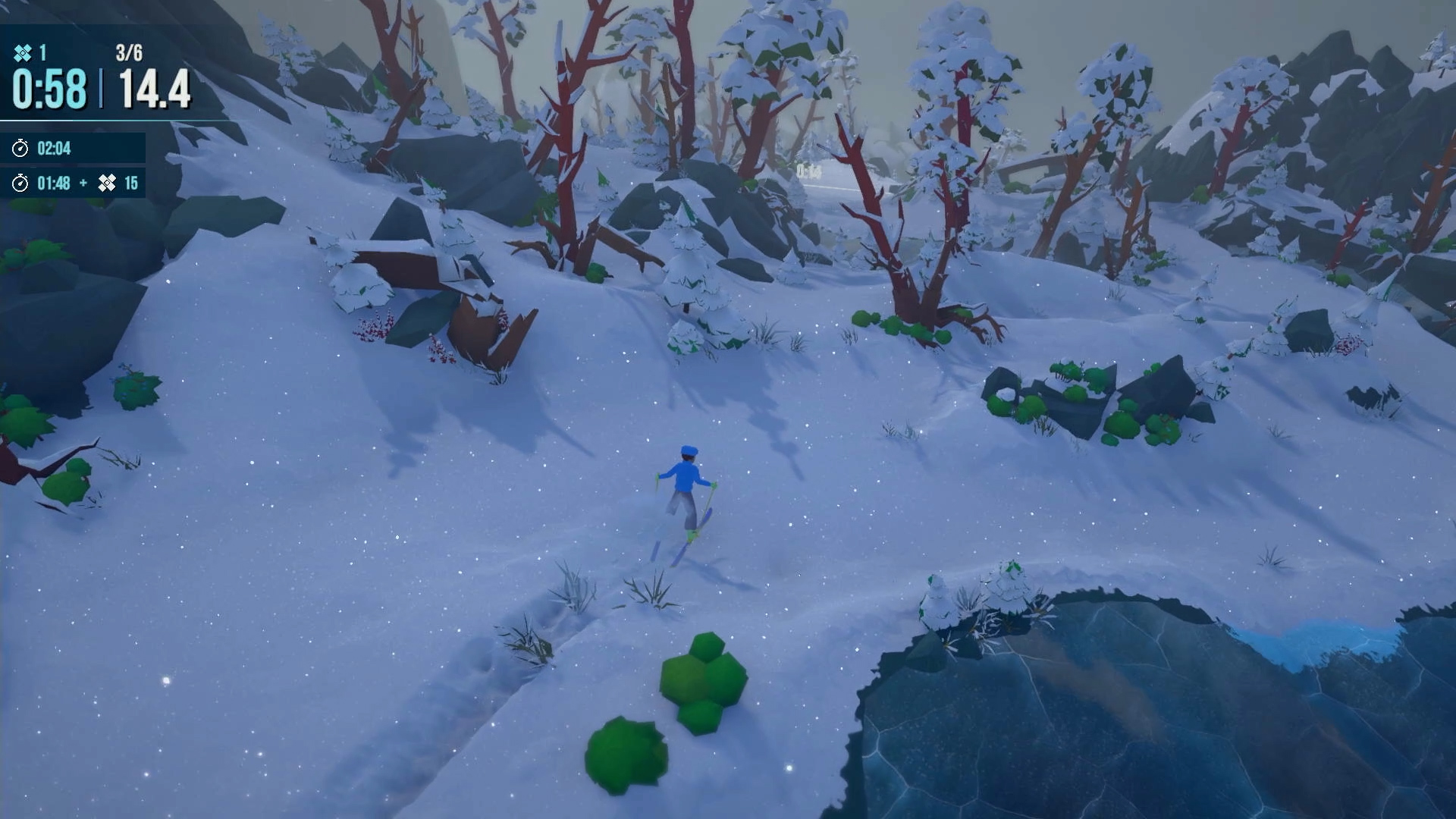
Task: Click the plus symbol in the 01:48 reward row
Action: (84, 182)
